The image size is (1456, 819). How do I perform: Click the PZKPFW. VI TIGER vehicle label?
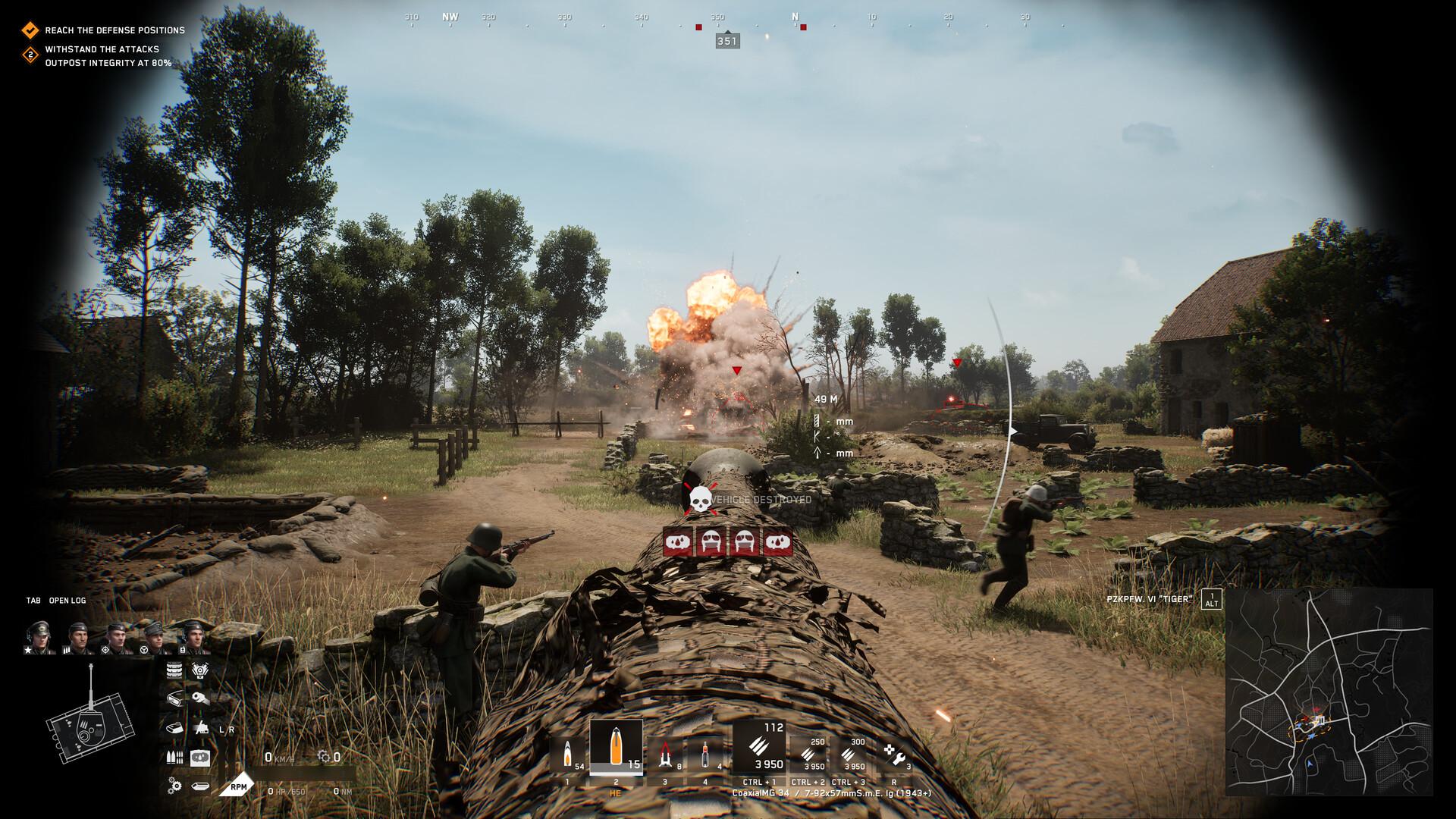(x=1150, y=599)
